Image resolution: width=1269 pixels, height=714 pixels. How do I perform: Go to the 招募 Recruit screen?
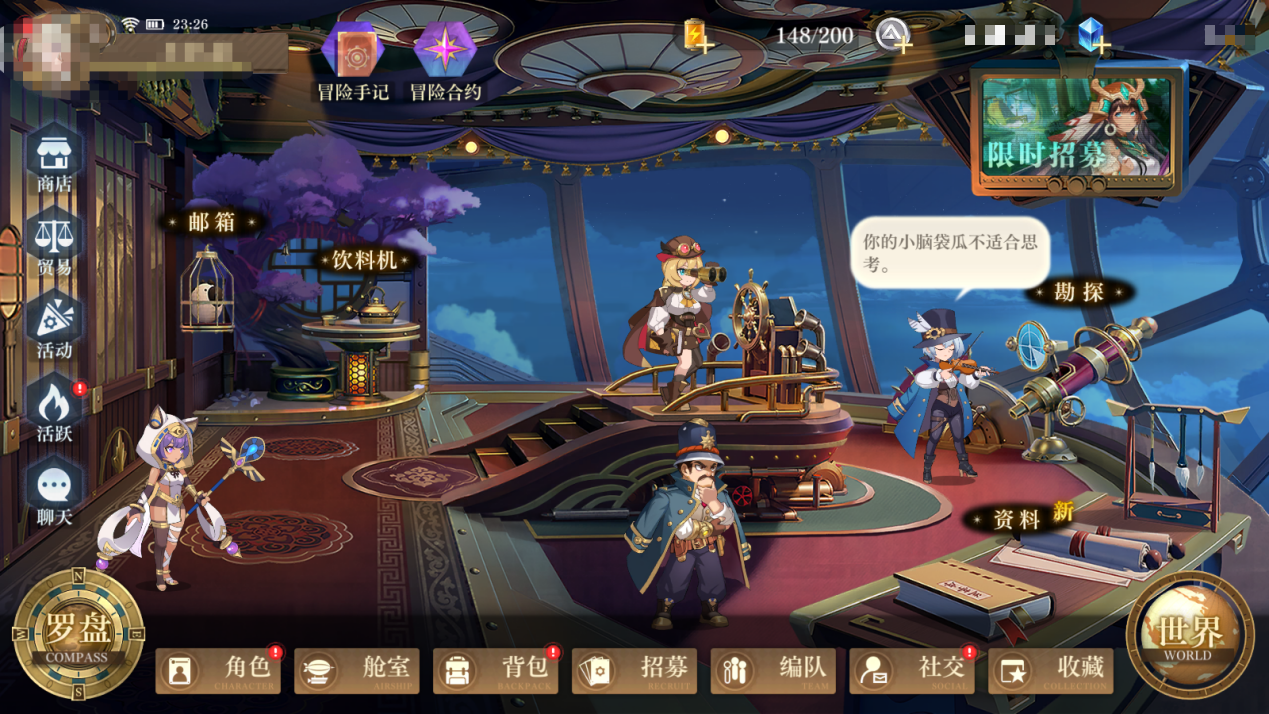coord(635,669)
